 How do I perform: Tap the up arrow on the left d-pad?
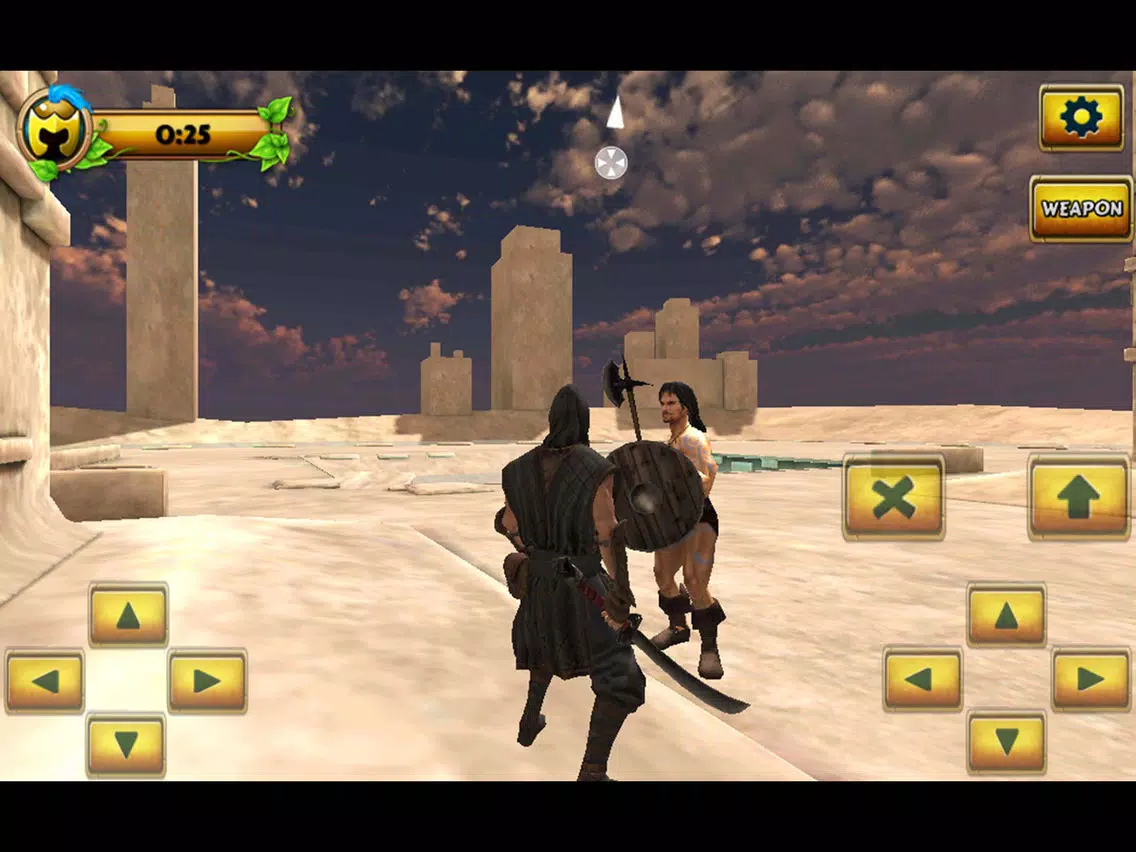pyautogui.click(x=128, y=615)
